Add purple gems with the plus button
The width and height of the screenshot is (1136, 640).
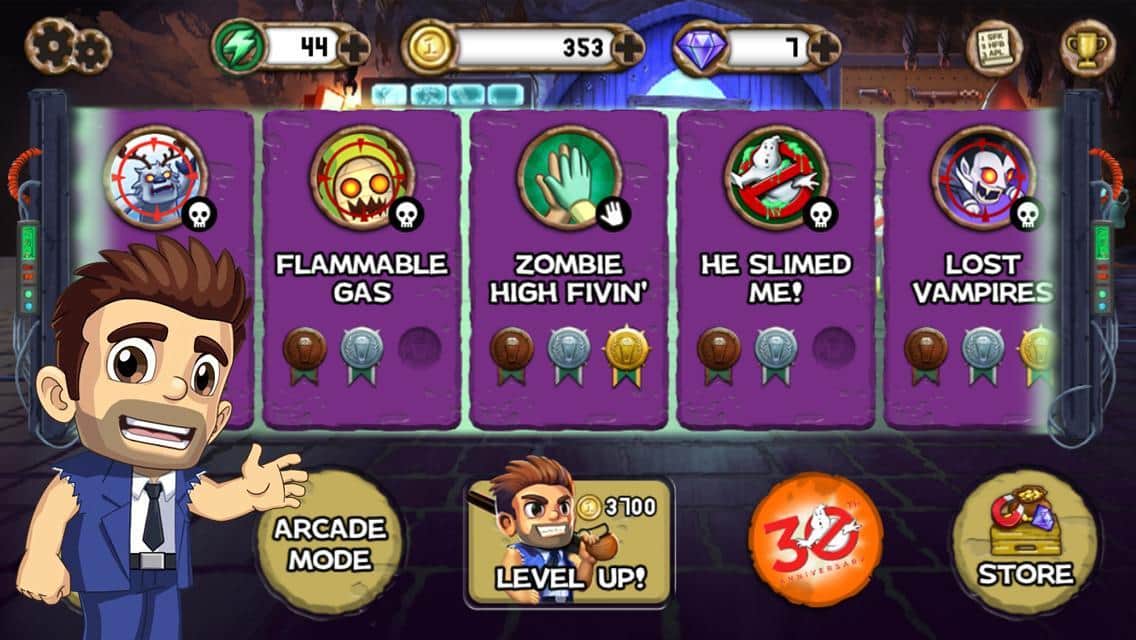(x=823, y=47)
